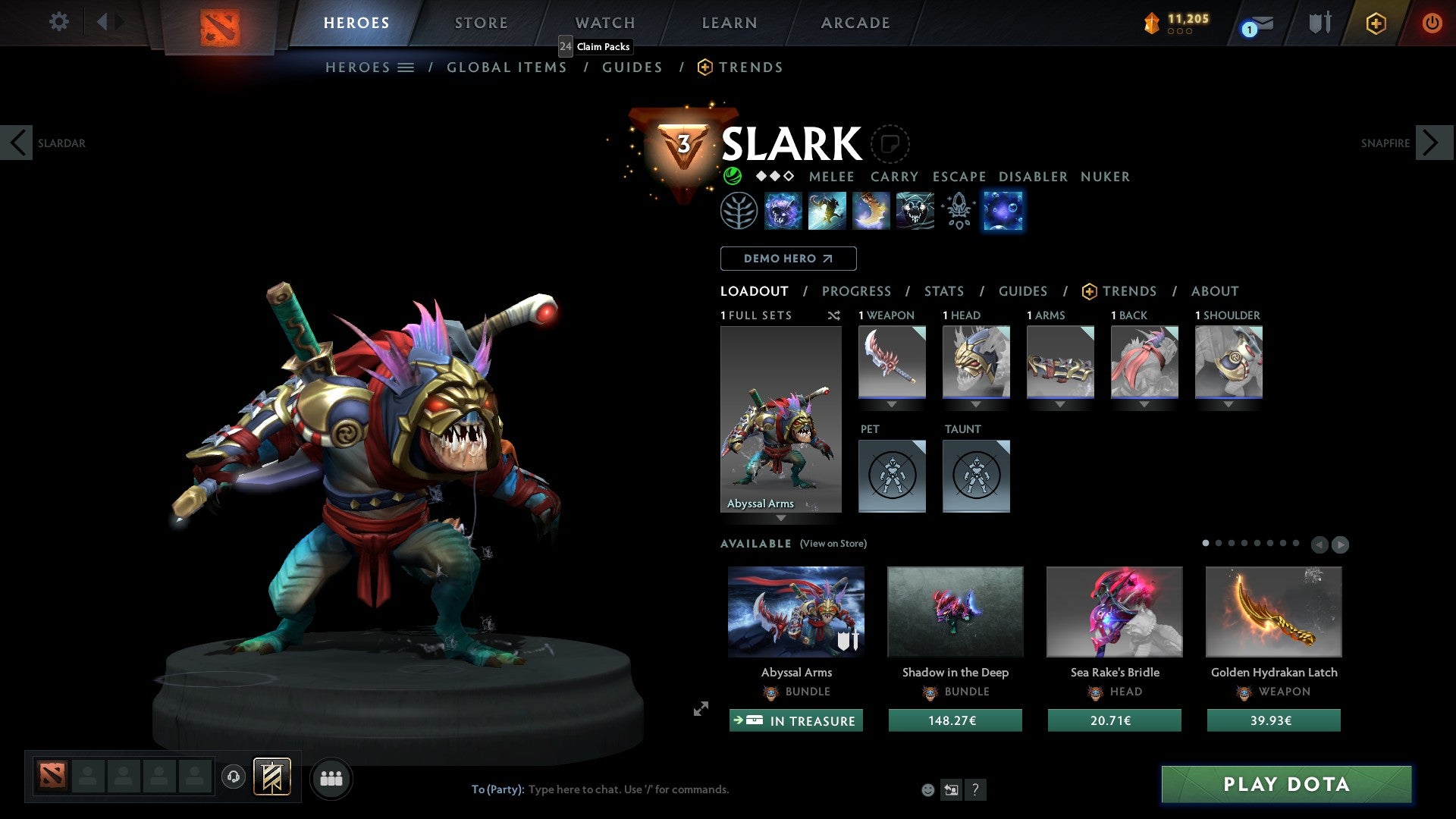Click the Shadow Dance ability icon

point(915,211)
